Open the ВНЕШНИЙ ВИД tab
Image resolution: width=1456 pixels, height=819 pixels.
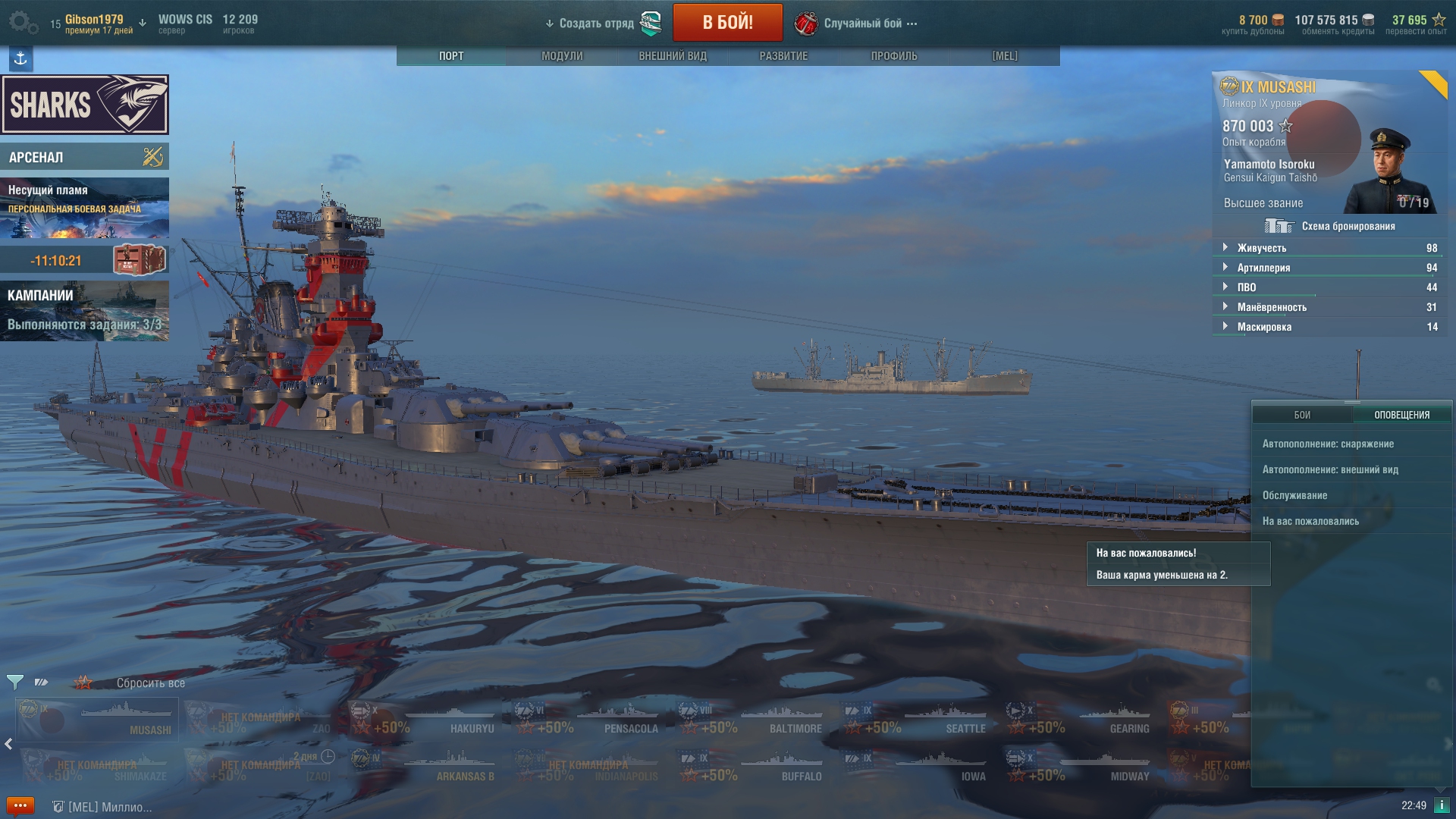point(673,56)
